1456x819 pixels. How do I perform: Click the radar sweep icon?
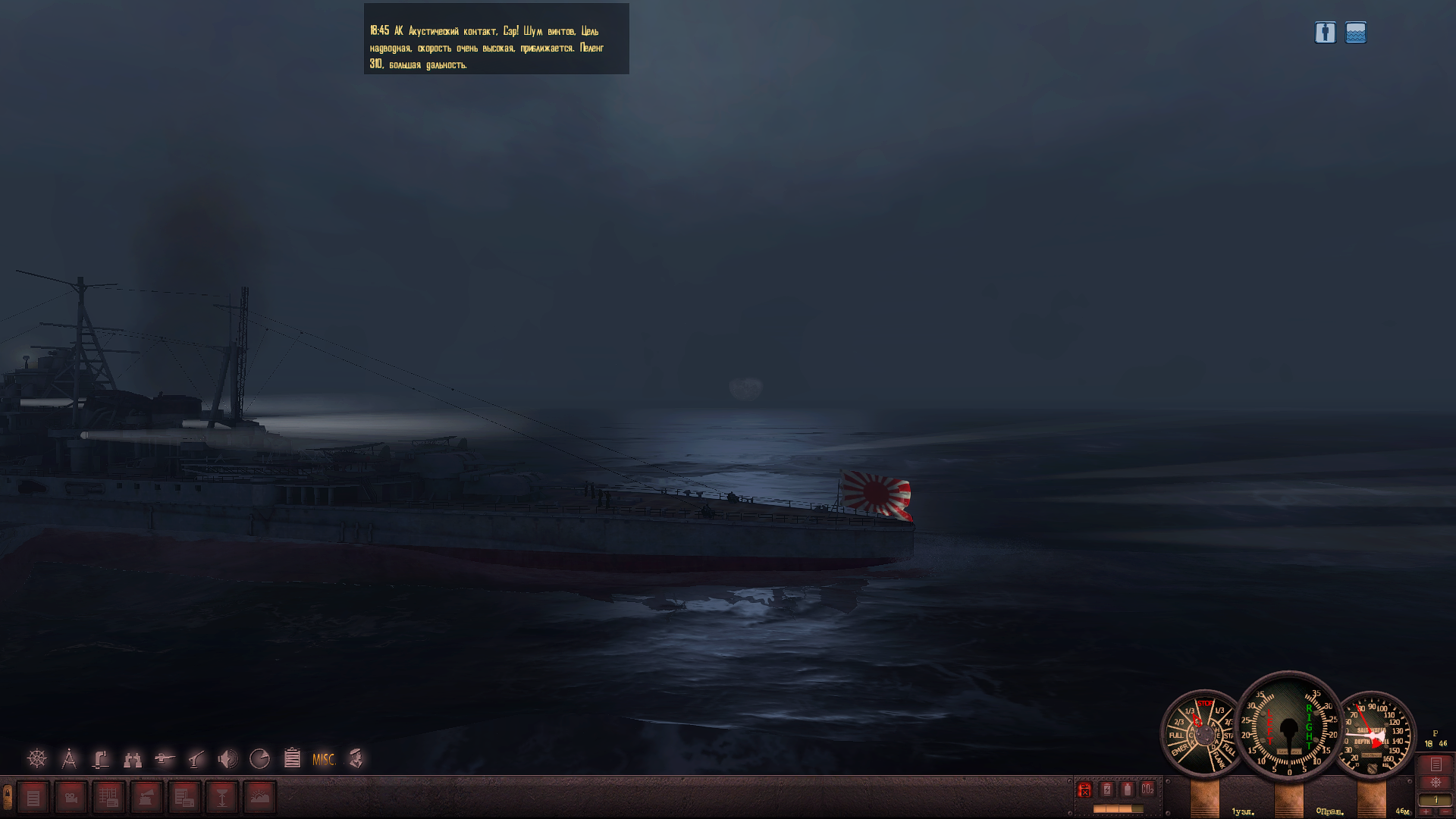(x=259, y=758)
